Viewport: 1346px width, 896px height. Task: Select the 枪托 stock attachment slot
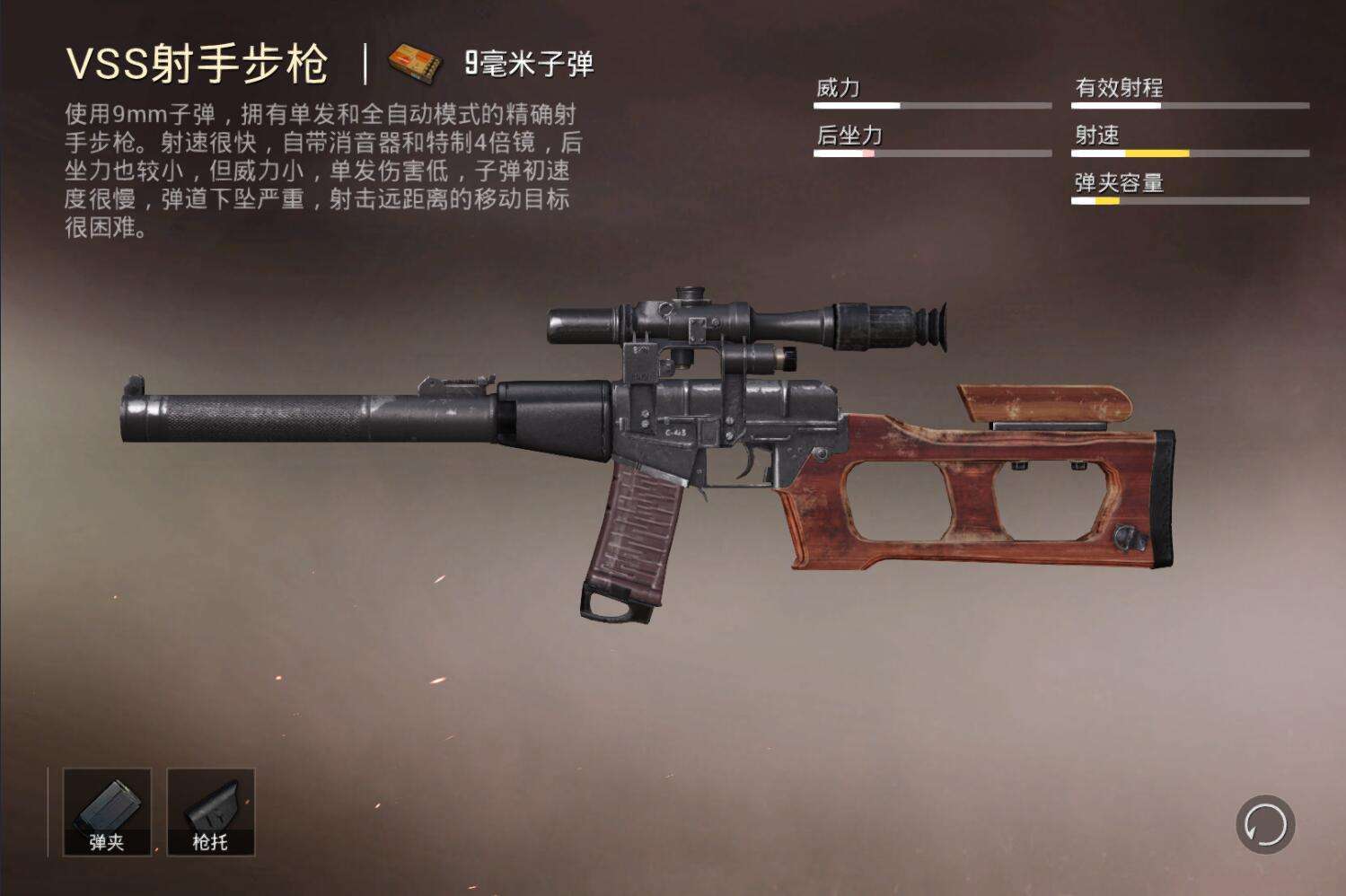(211, 812)
